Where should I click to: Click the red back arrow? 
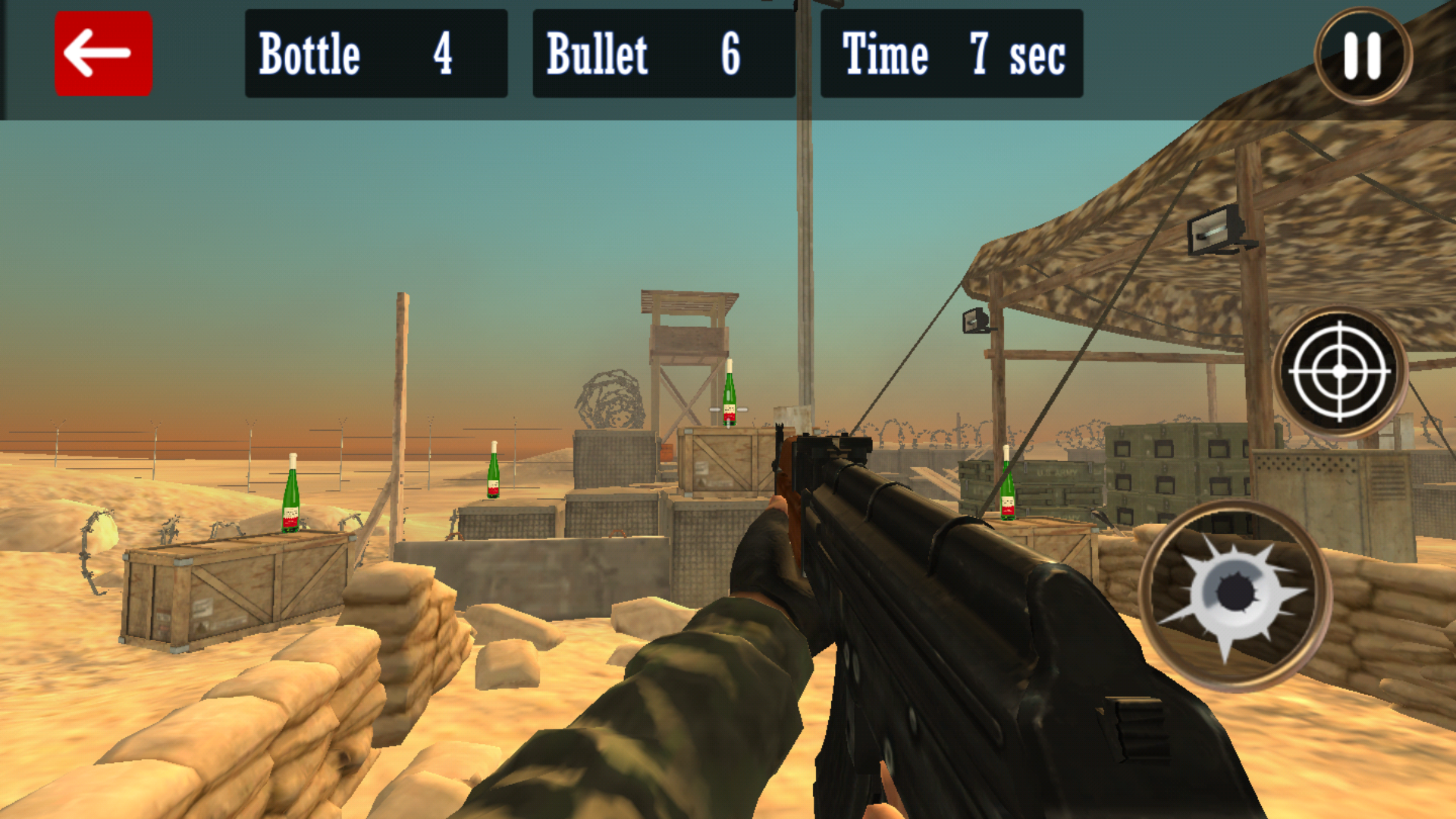point(103,52)
